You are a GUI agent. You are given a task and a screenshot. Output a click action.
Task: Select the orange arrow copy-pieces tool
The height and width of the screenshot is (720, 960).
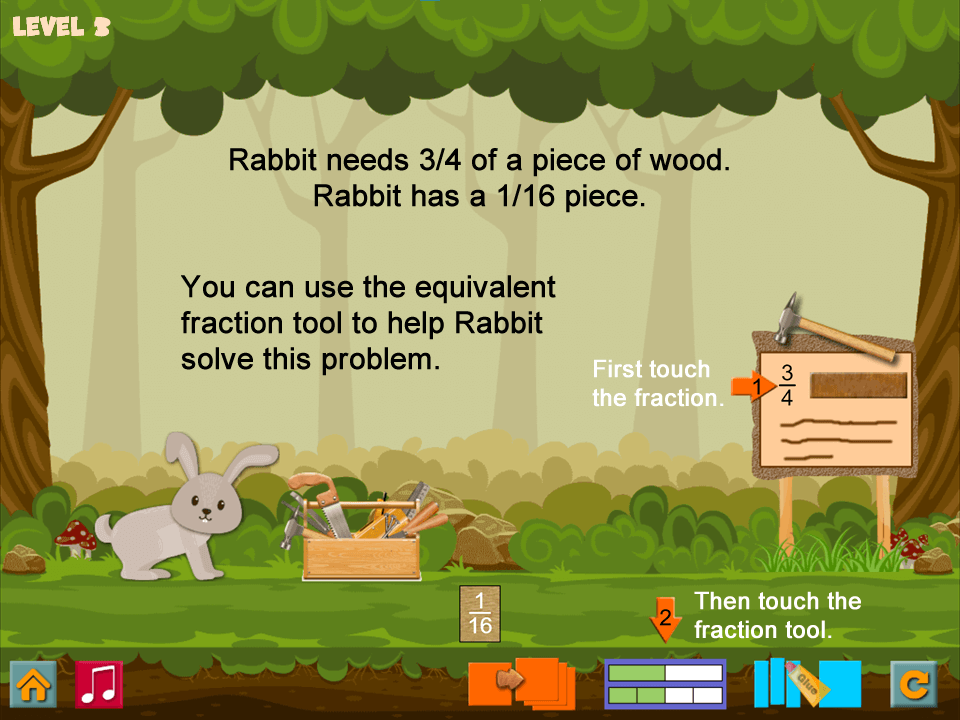(522, 684)
